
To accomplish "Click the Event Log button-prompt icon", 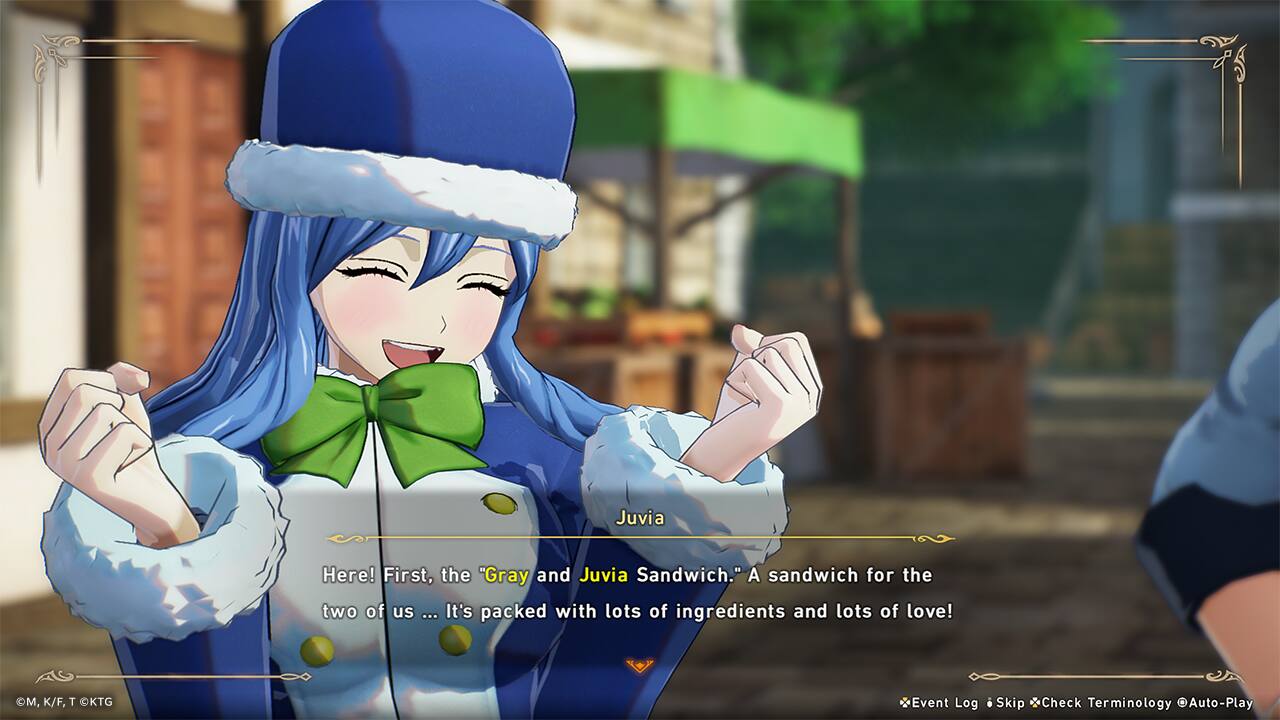I will (903, 703).
